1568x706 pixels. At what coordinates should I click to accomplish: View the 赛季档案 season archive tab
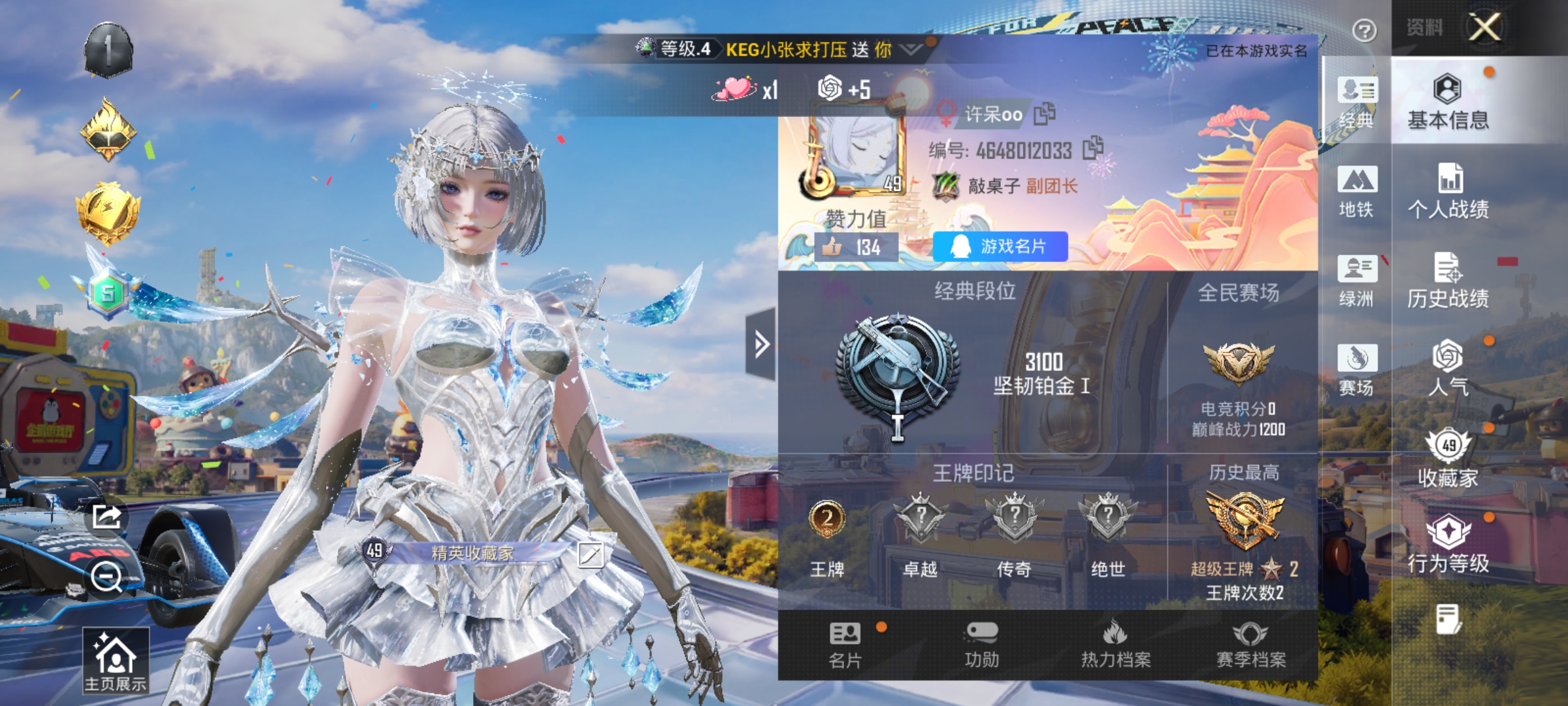point(1250,645)
